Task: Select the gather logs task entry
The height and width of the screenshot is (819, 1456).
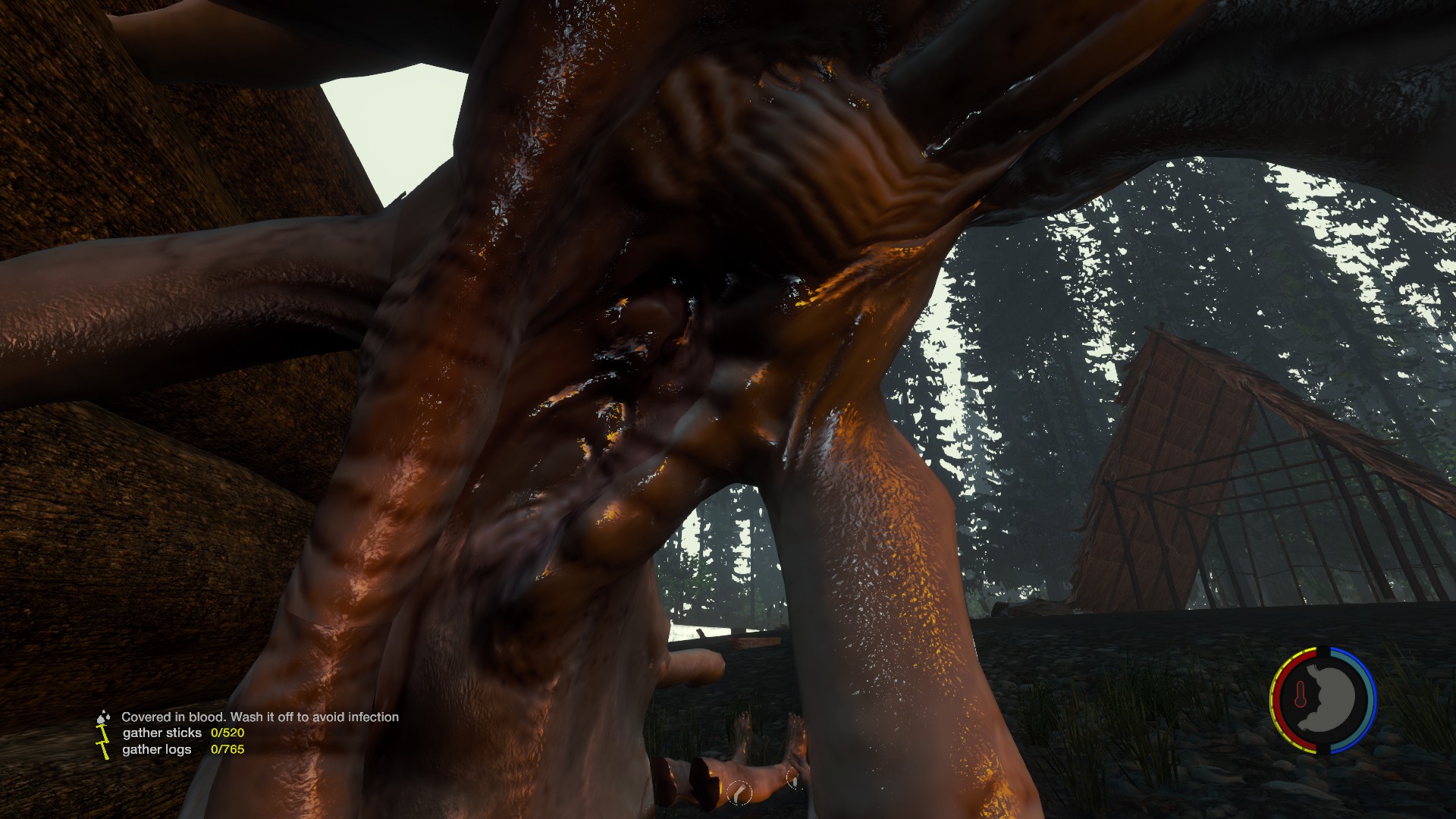Action: (x=157, y=750)
